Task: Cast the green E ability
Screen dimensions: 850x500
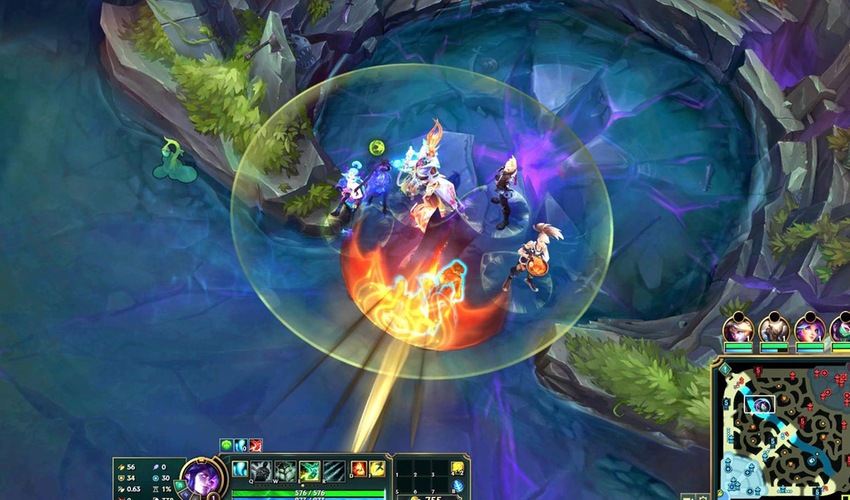Action: (x=309, y=470)
